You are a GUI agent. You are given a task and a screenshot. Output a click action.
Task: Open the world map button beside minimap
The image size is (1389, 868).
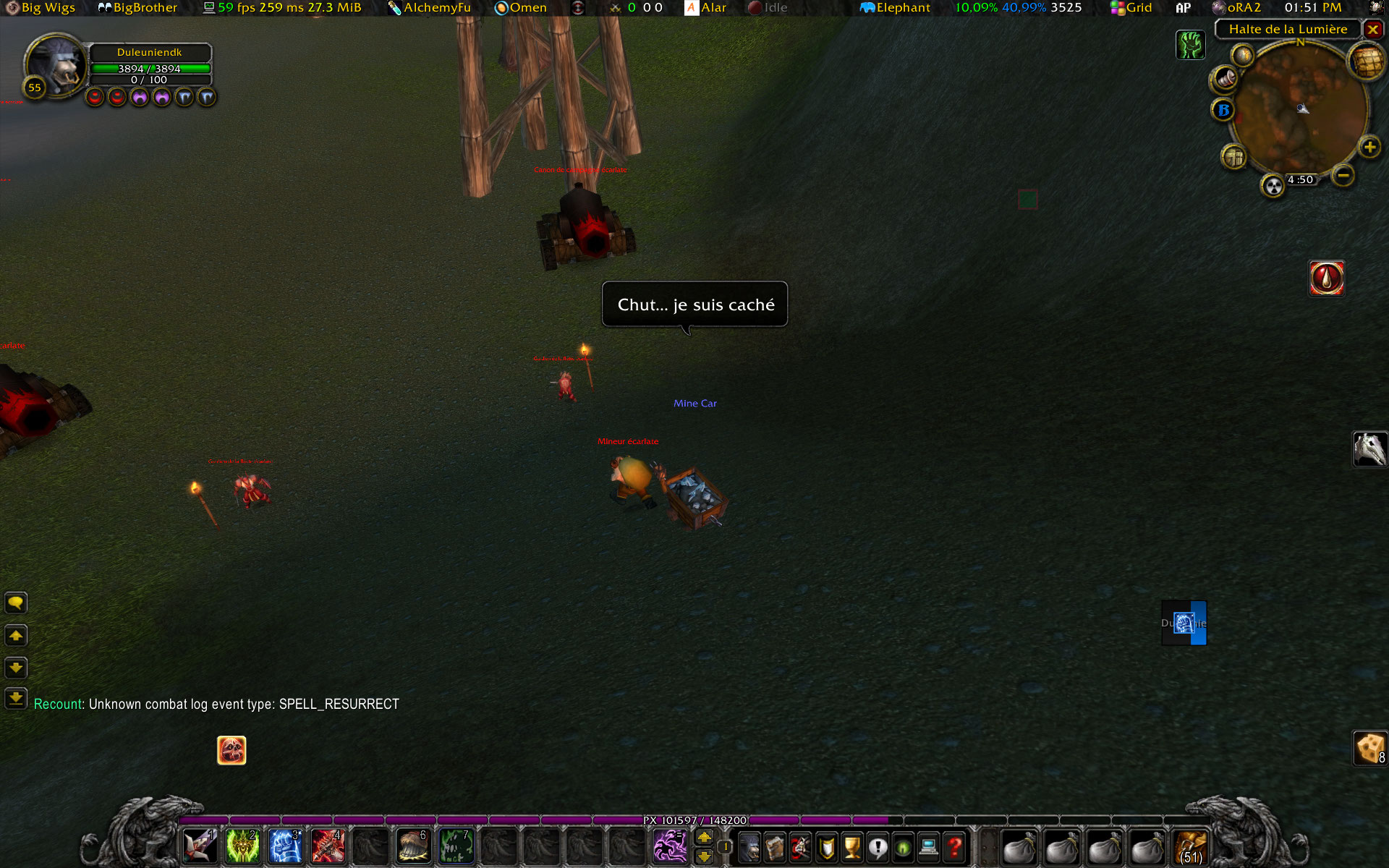(x=1366, y=62)
